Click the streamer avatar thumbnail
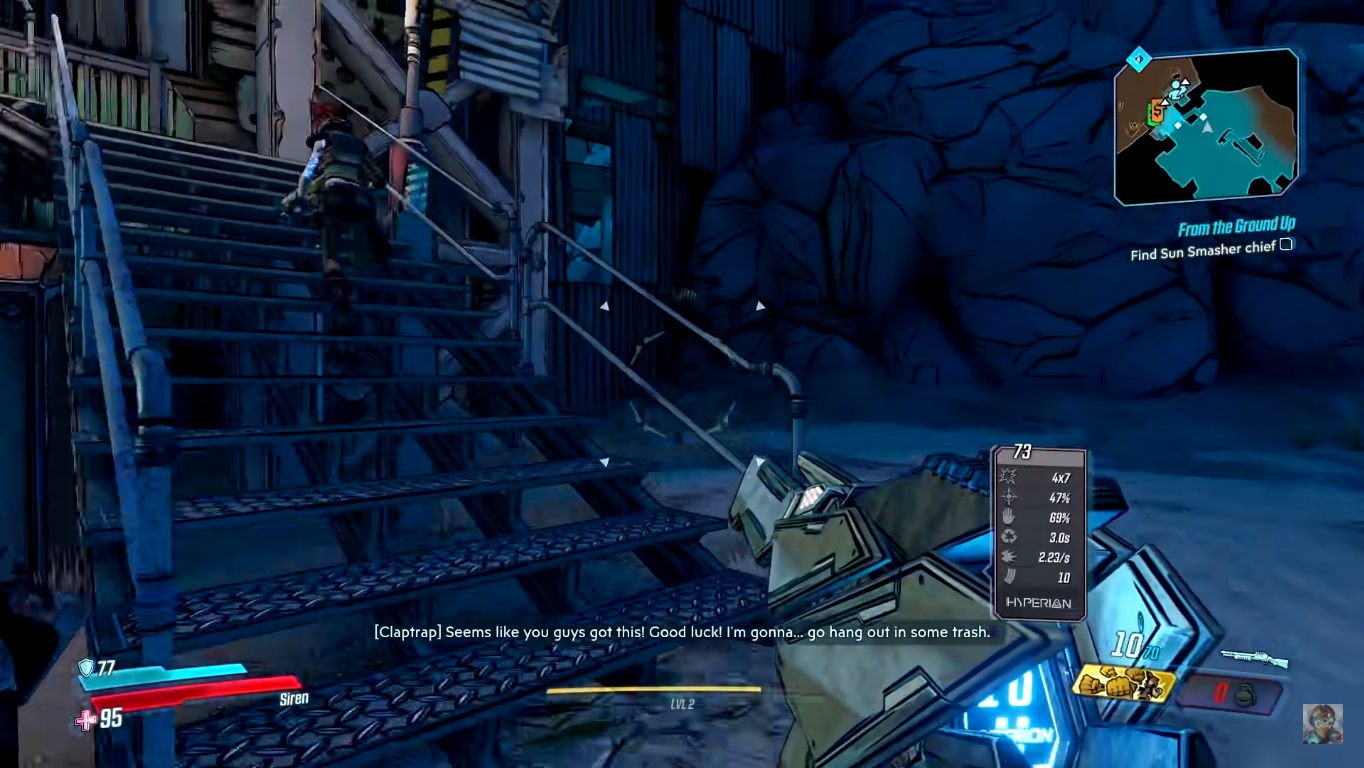The width and height of the screenshot is (1364, 768). [x=1322, y=723]
